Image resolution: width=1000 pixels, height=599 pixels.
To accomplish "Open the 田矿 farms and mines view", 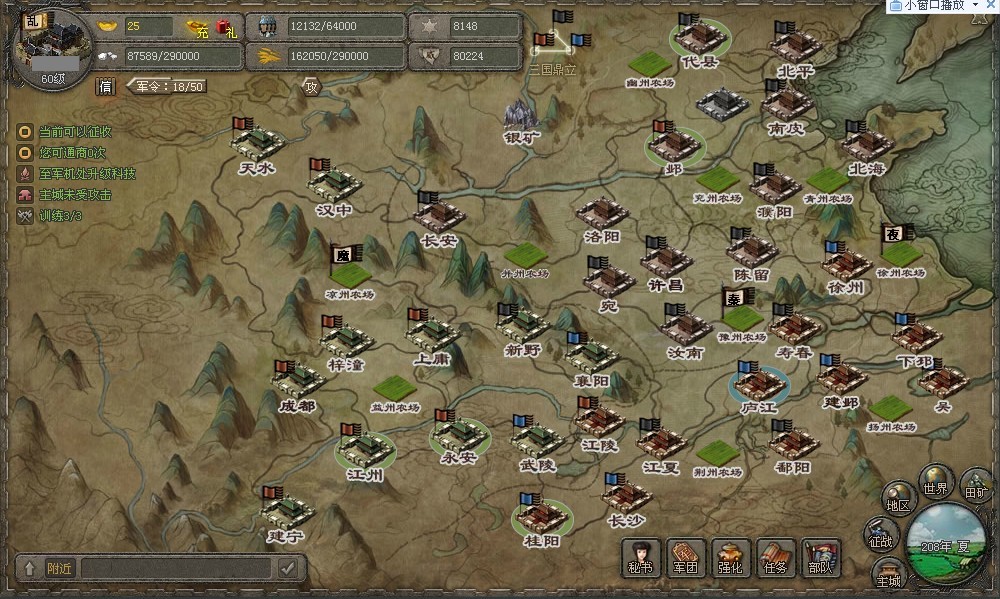I will click(x=975, y=486).
